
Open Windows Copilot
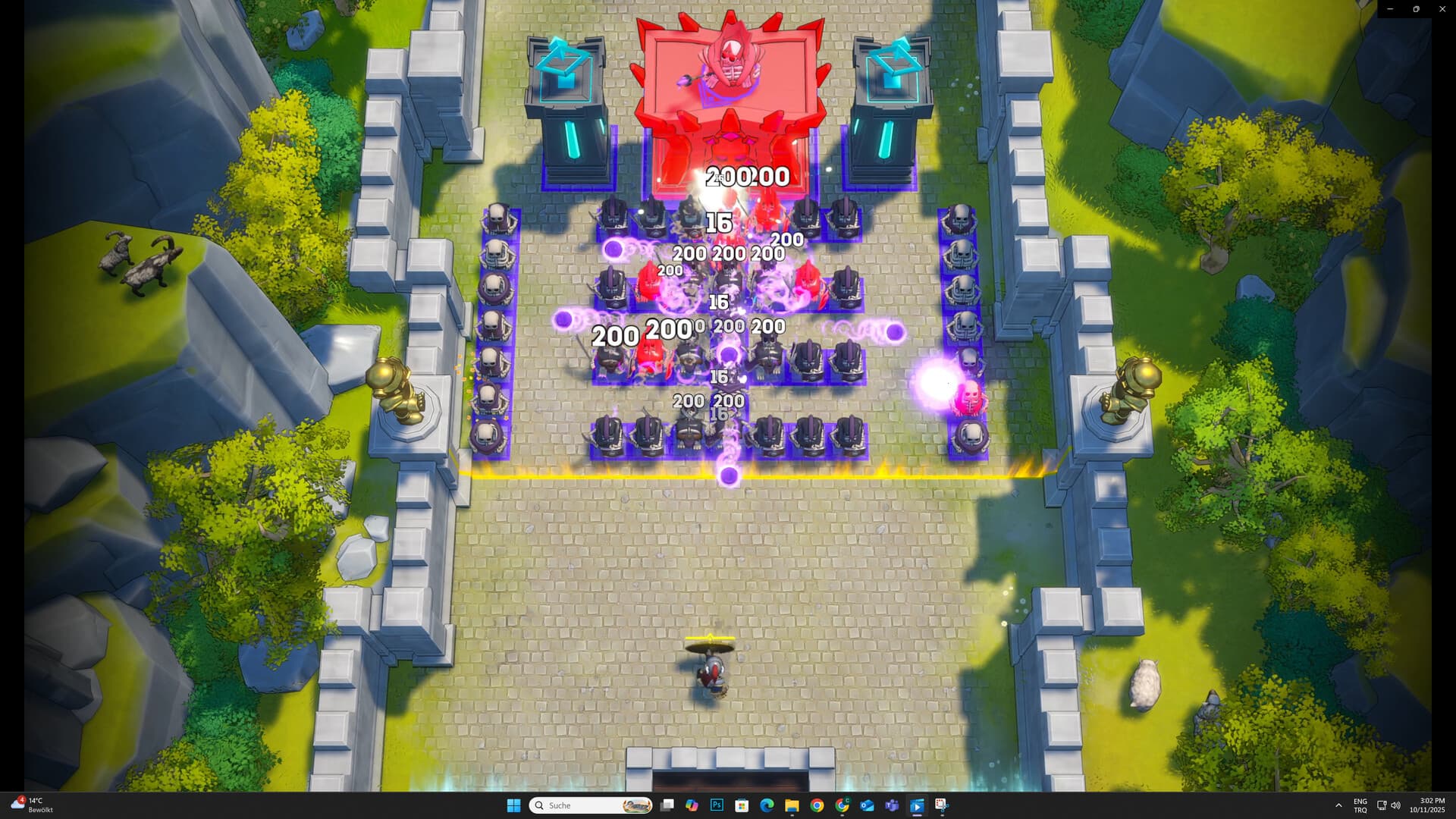(690, 805)
